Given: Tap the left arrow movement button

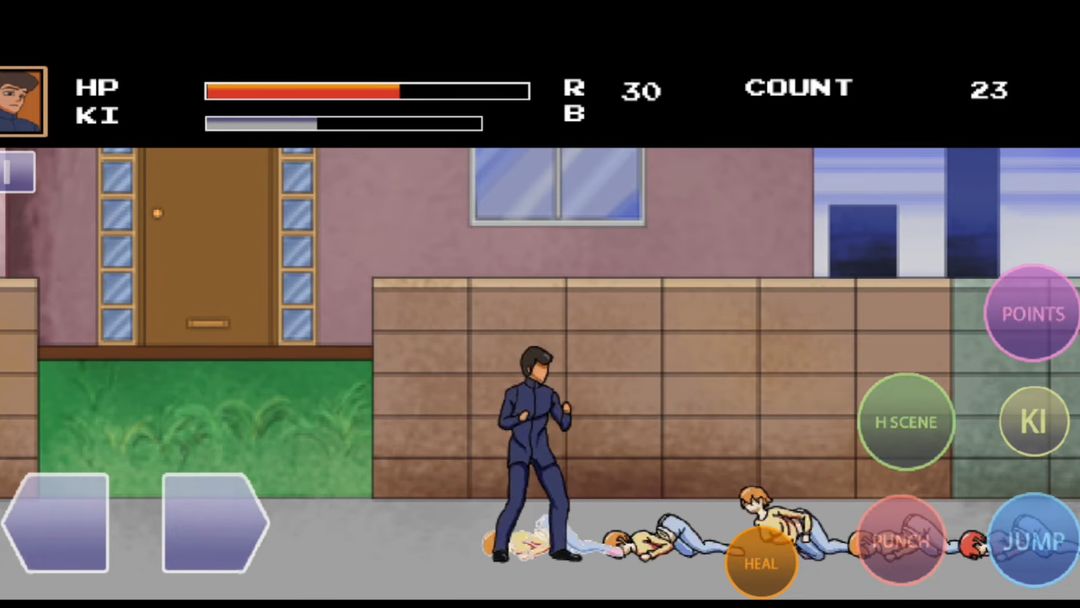Looking at the screenshot, I should 56,522.
